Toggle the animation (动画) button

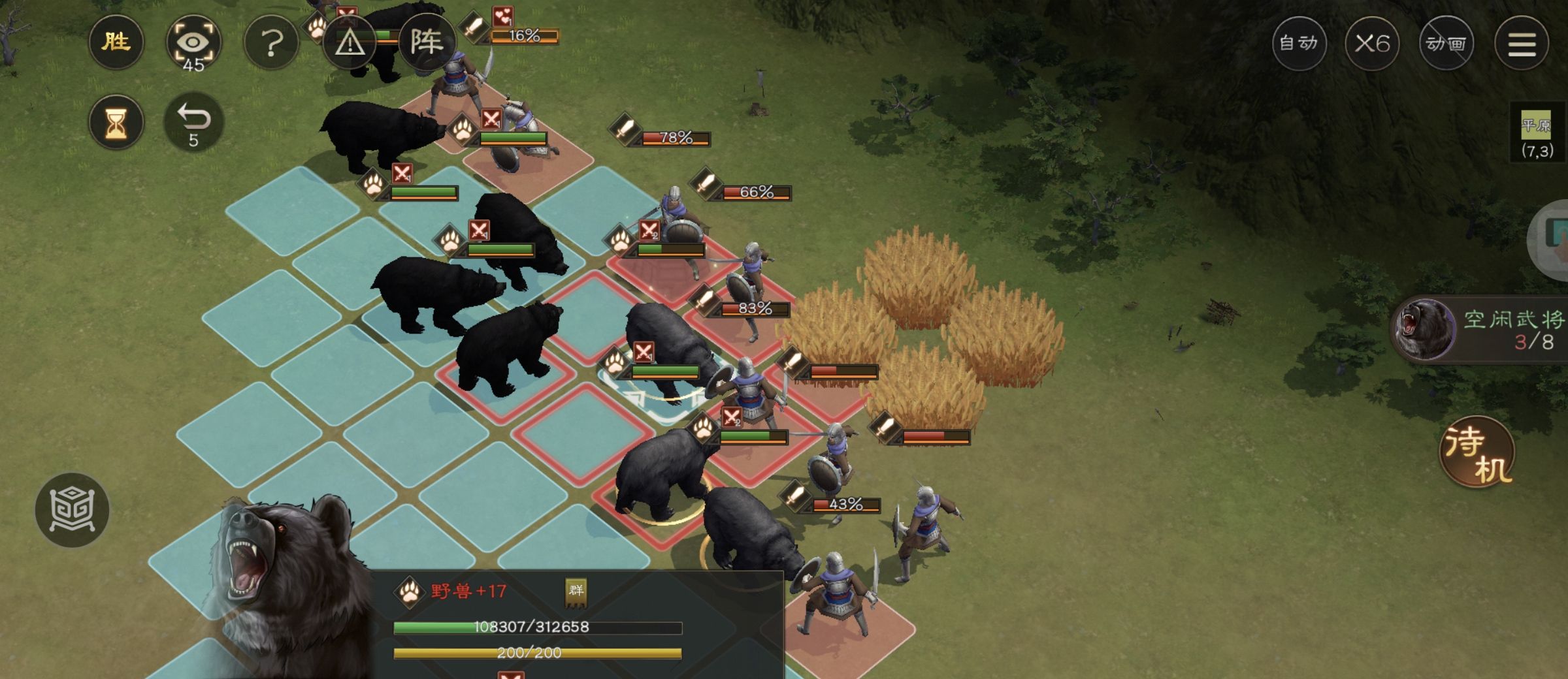coord(1446,44)
